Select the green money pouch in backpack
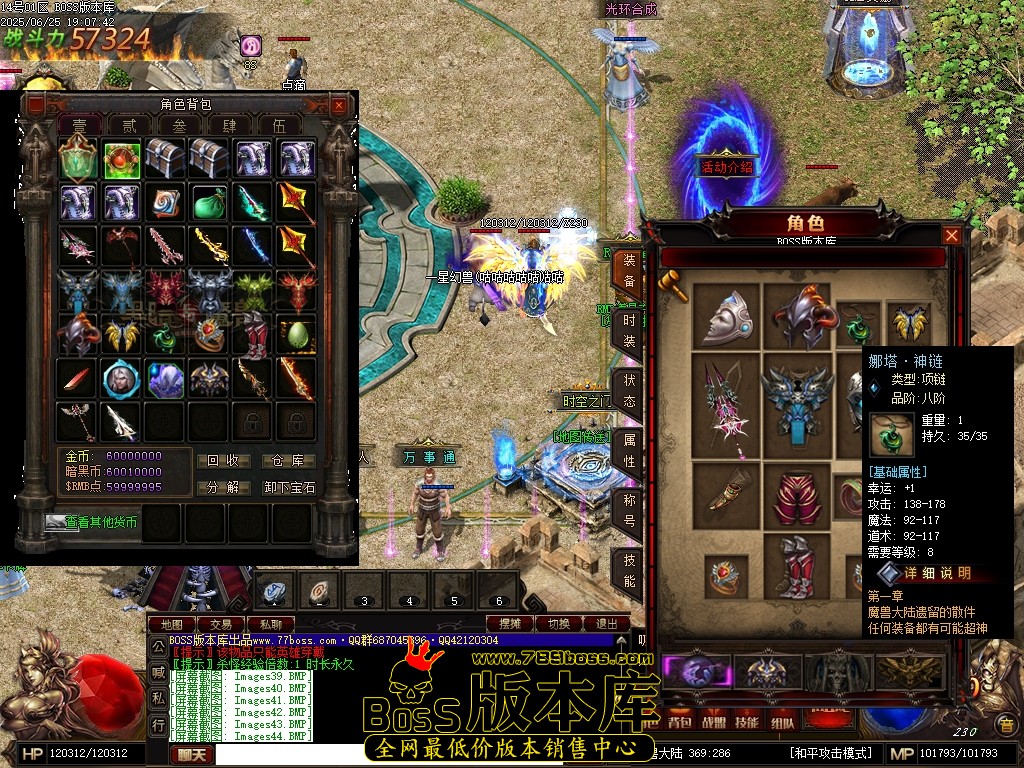The width and height of the screenshot is (1024, 768). (210, 201)
